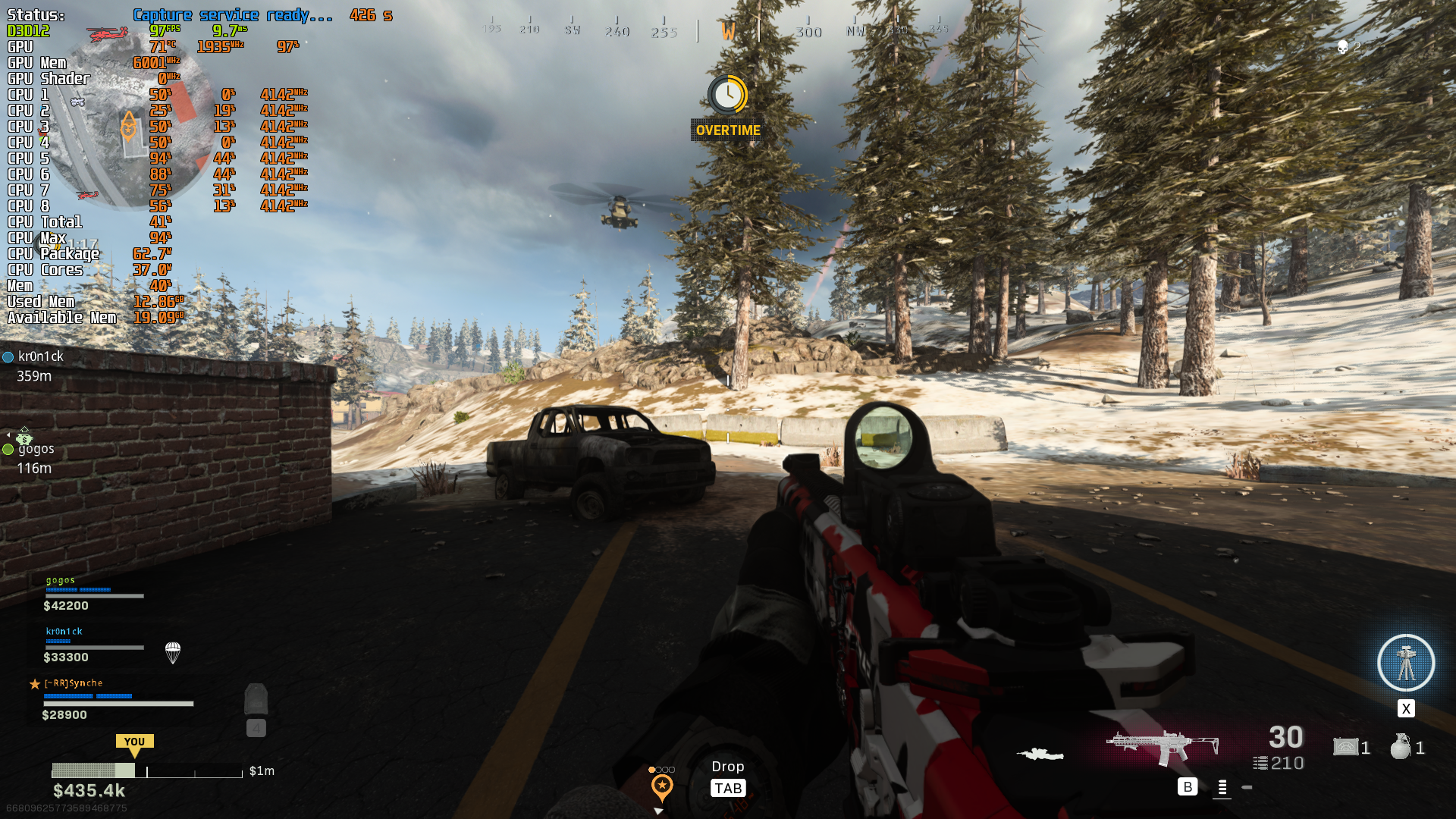Activate the field upgrade circle icon
Image resolution: width=1456 pixels, height=819 pixels.
click(1405, 663)
